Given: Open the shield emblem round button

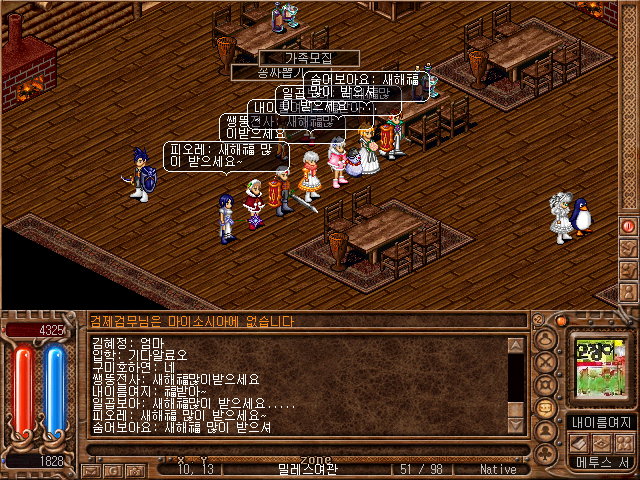Looking at the screenshot, I should pos(546,385).
